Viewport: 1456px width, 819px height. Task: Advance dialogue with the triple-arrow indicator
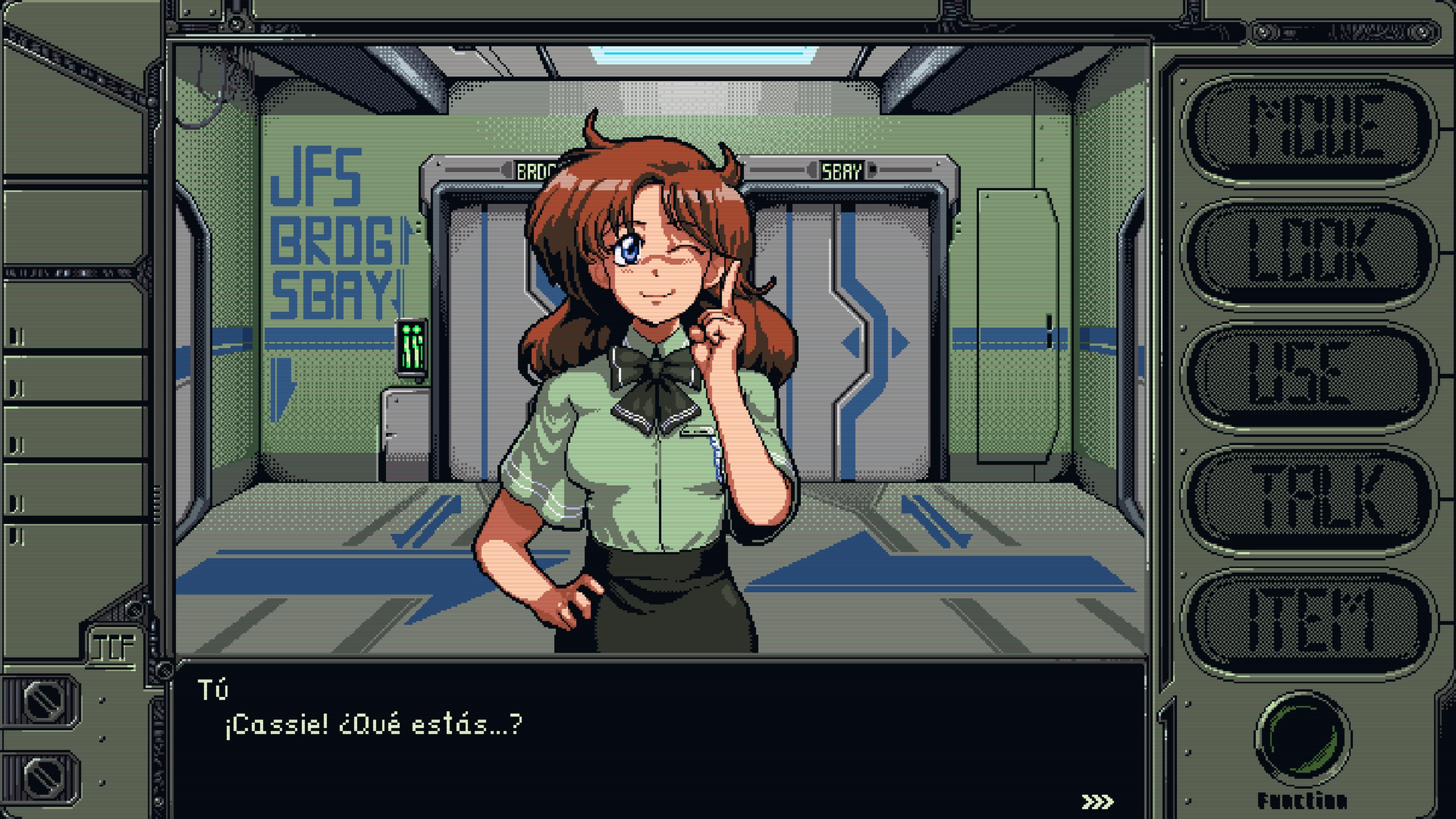(x=1097, y=802)
